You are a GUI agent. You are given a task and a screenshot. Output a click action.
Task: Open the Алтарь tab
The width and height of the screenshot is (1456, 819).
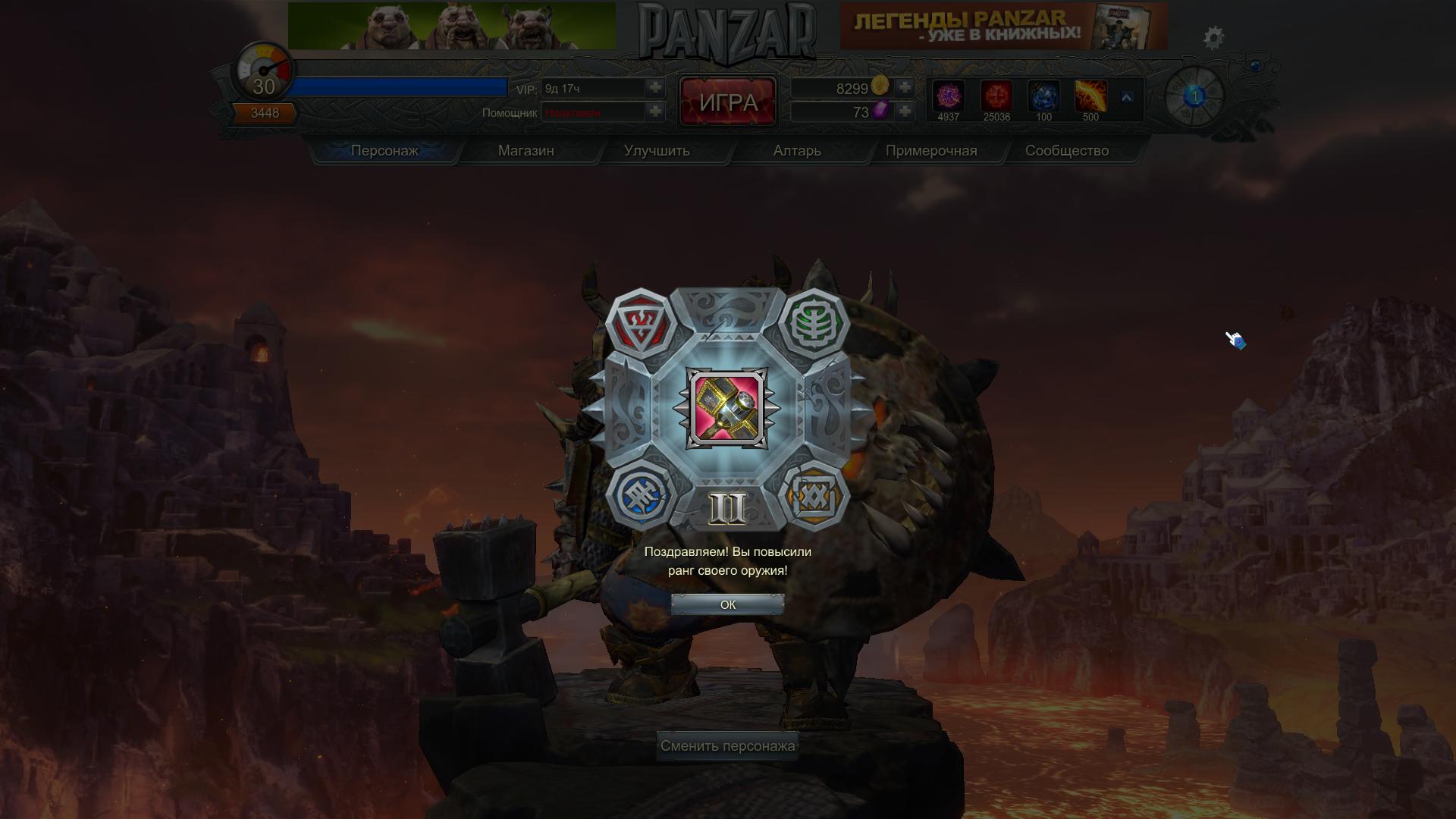[x=797, y=151]
